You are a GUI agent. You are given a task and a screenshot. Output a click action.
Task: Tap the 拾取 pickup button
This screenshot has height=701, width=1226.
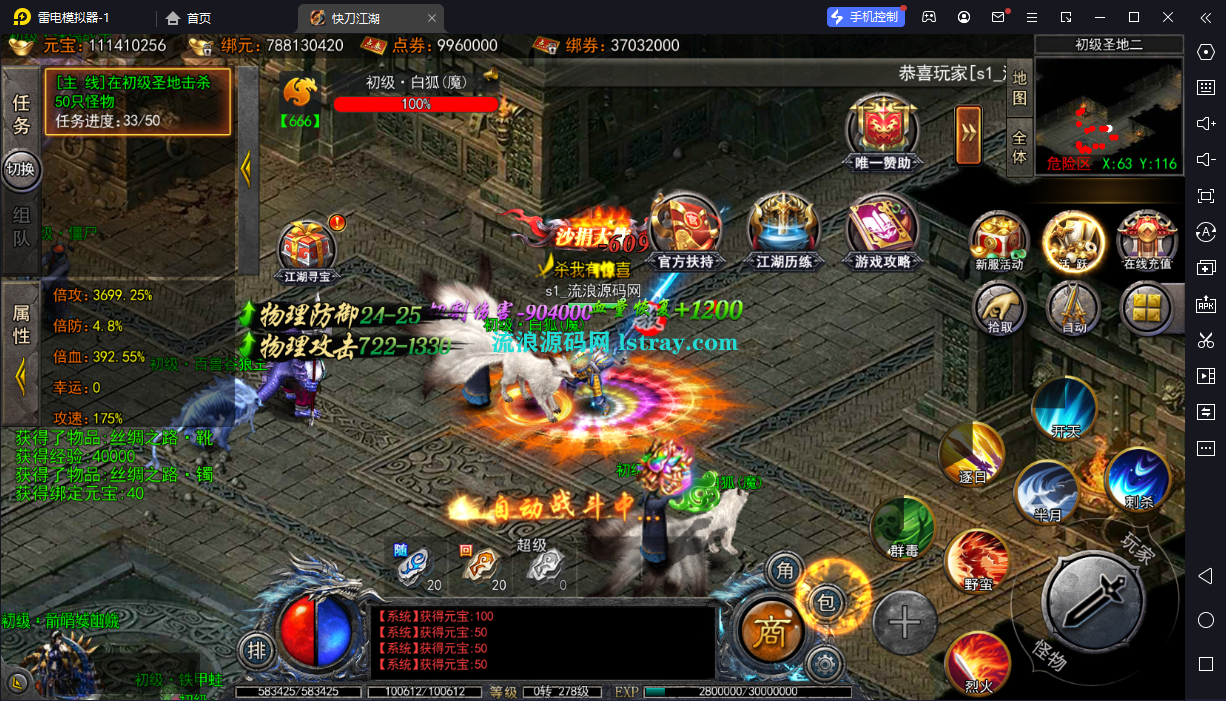[999, 307]
